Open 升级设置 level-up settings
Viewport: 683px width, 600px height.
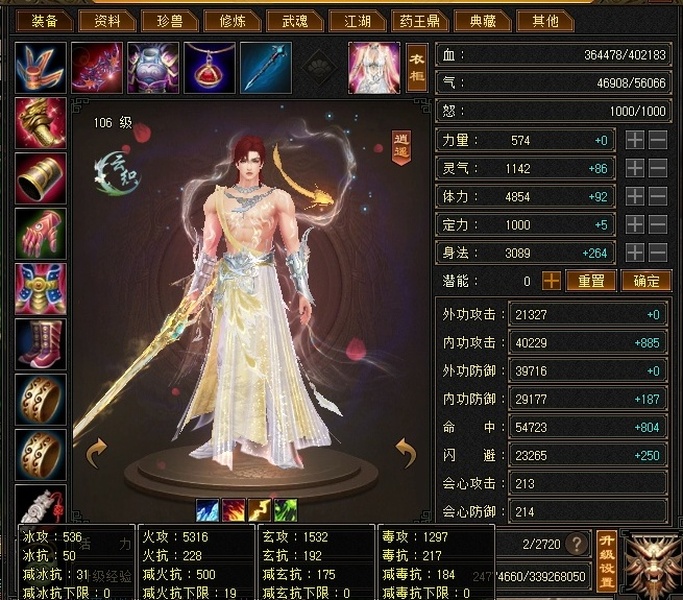coord(606,560)
